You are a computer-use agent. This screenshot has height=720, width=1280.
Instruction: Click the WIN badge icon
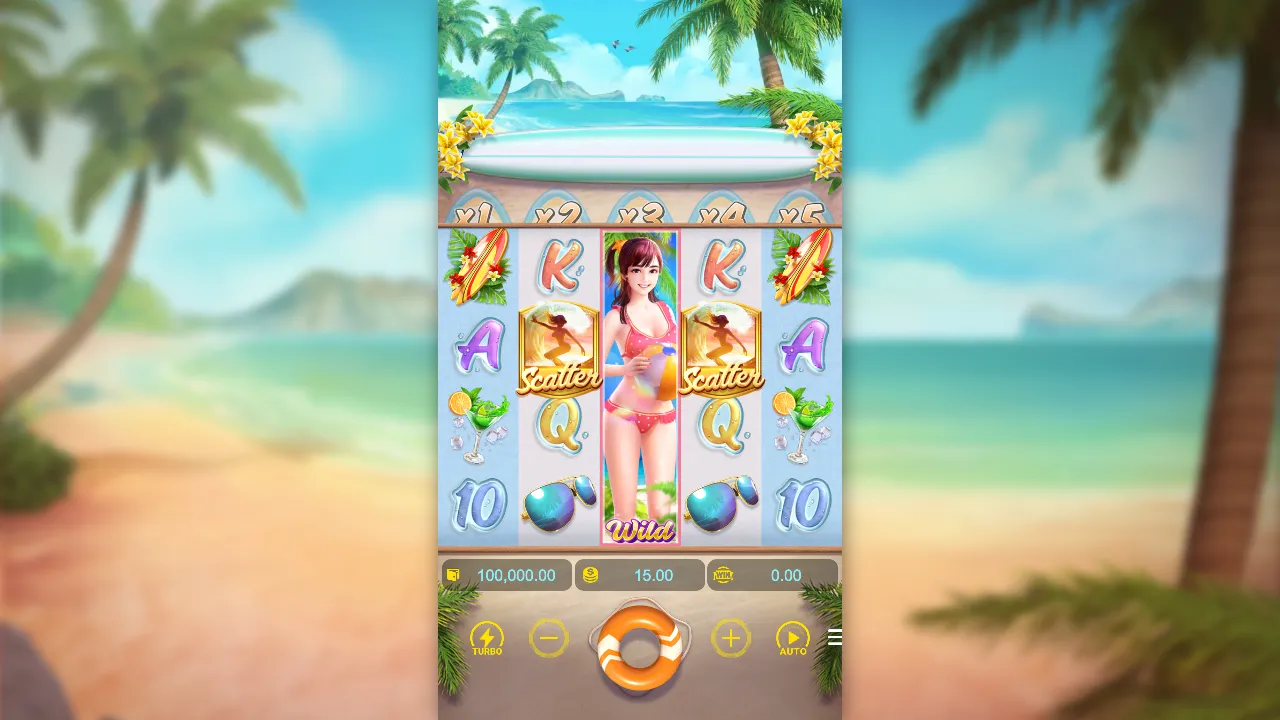pos(723,575)
